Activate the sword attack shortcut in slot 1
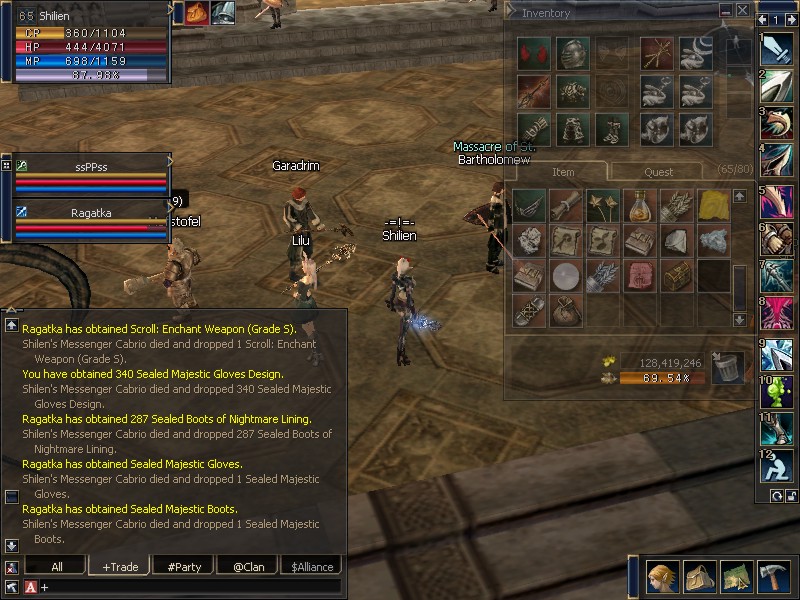The height and width of the screenshot is (600, 800). point(776,47)
